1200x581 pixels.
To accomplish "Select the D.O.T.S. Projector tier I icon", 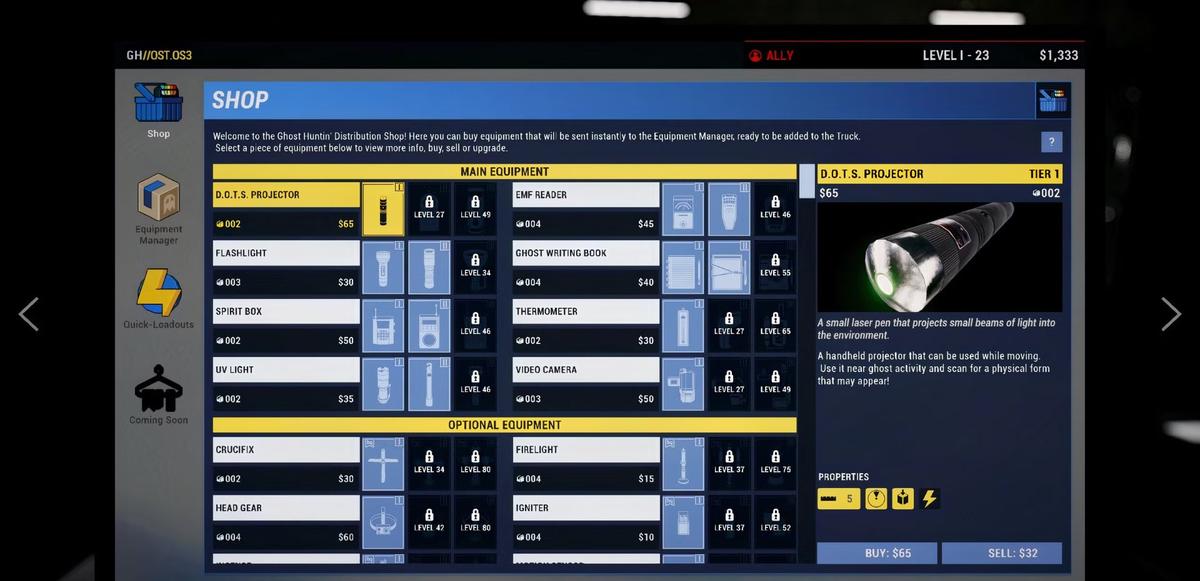I will coord(383,209).
